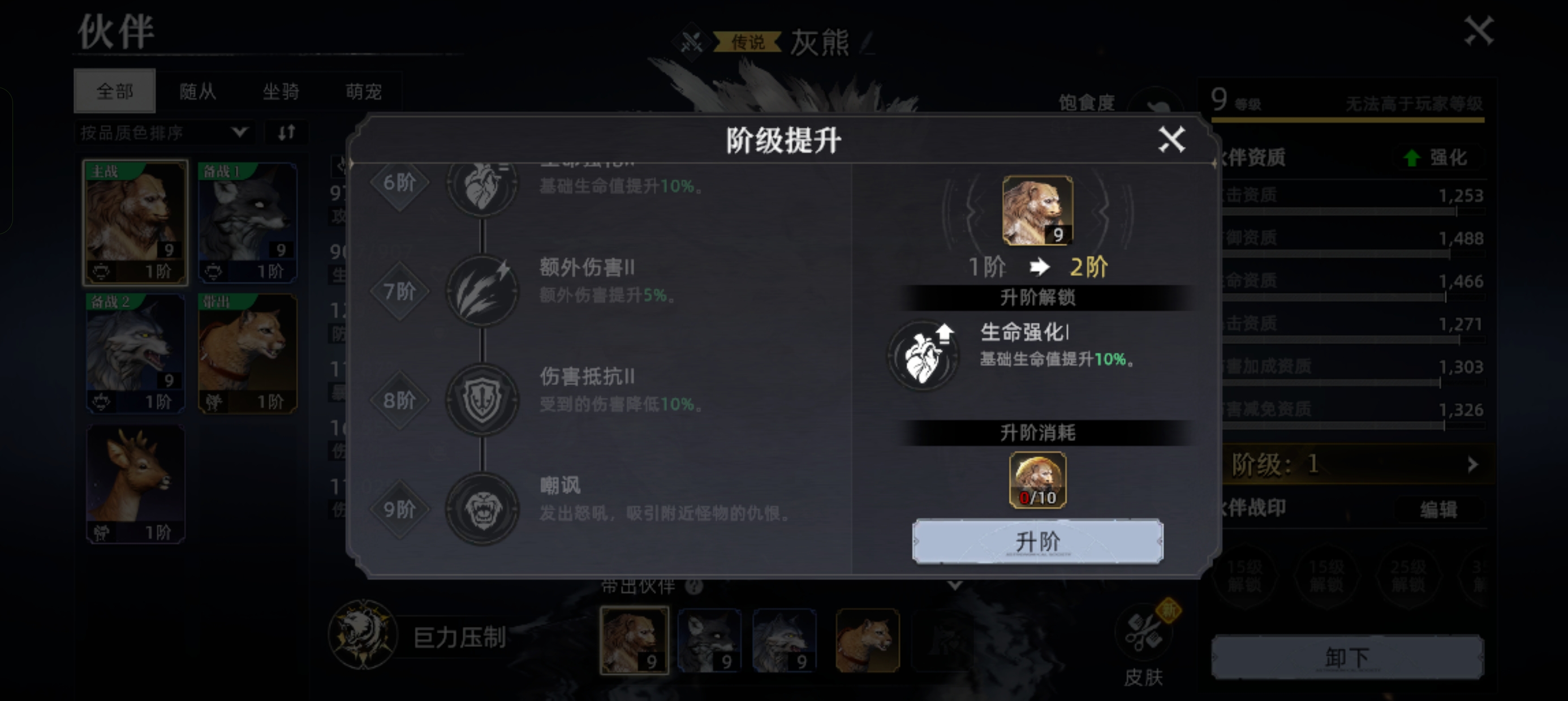Toggle the sort order arrows icon
This screenshot has width=1568, height=701.
pyautogui.click(x=286, y=132)
